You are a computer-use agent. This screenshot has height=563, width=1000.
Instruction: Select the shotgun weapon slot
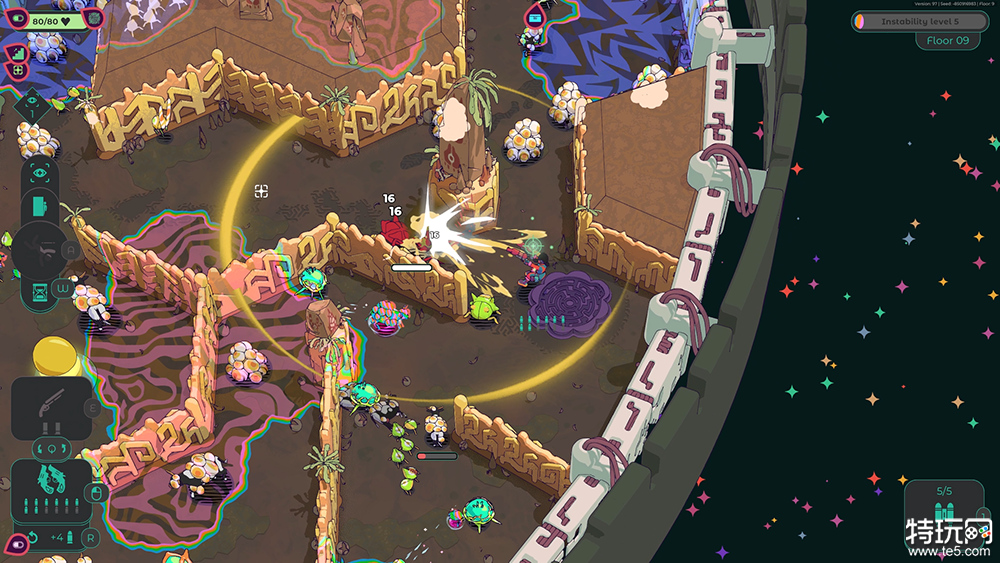point(51,407)
